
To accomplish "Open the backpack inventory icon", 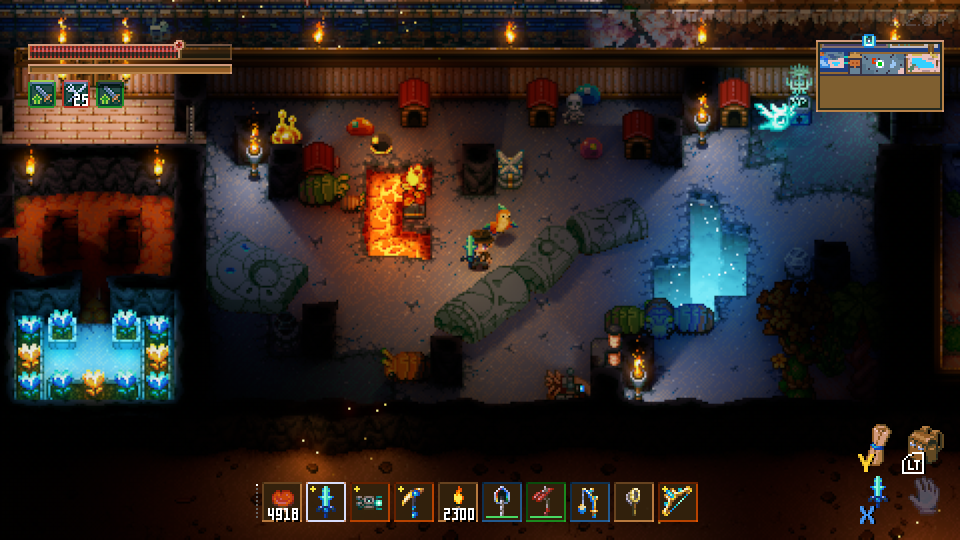I will click(x=925, y=445).
